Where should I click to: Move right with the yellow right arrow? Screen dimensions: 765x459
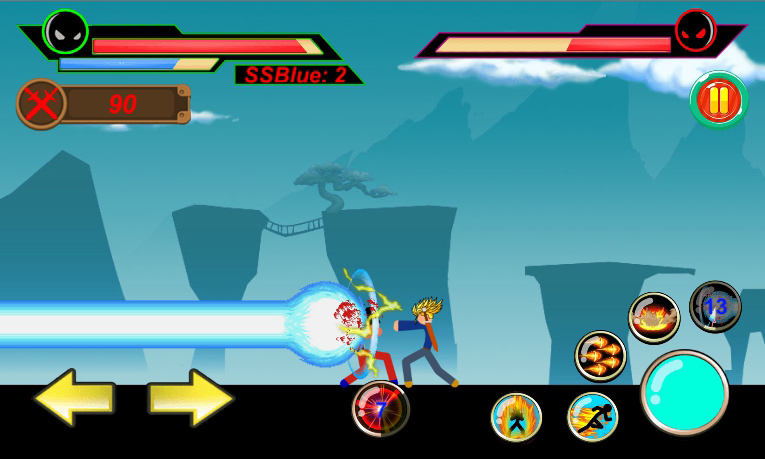(x=191, y=398)
